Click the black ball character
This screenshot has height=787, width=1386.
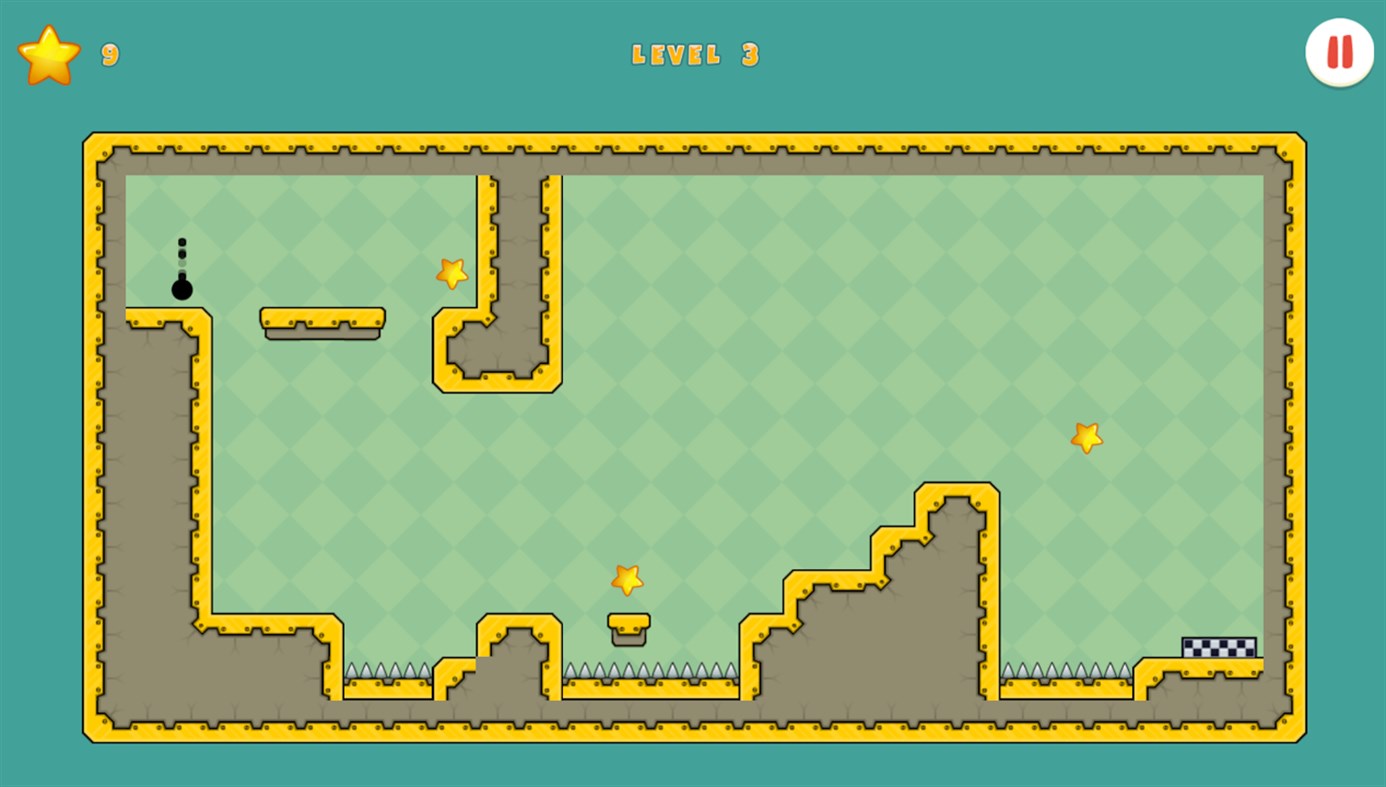(x=182, y=290)
